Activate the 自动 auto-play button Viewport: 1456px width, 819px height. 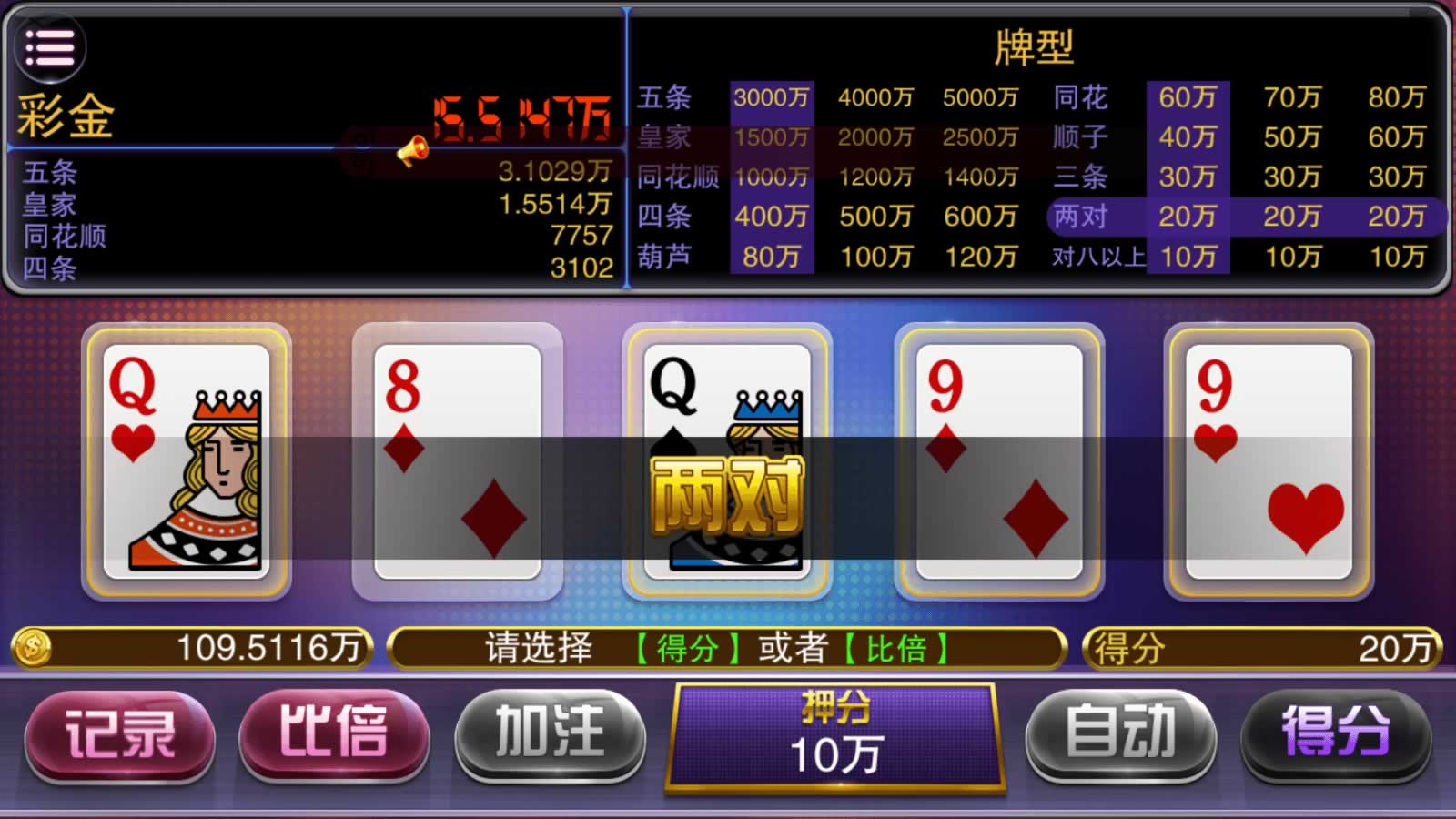pyautogui.click(x=1120, y=733)
